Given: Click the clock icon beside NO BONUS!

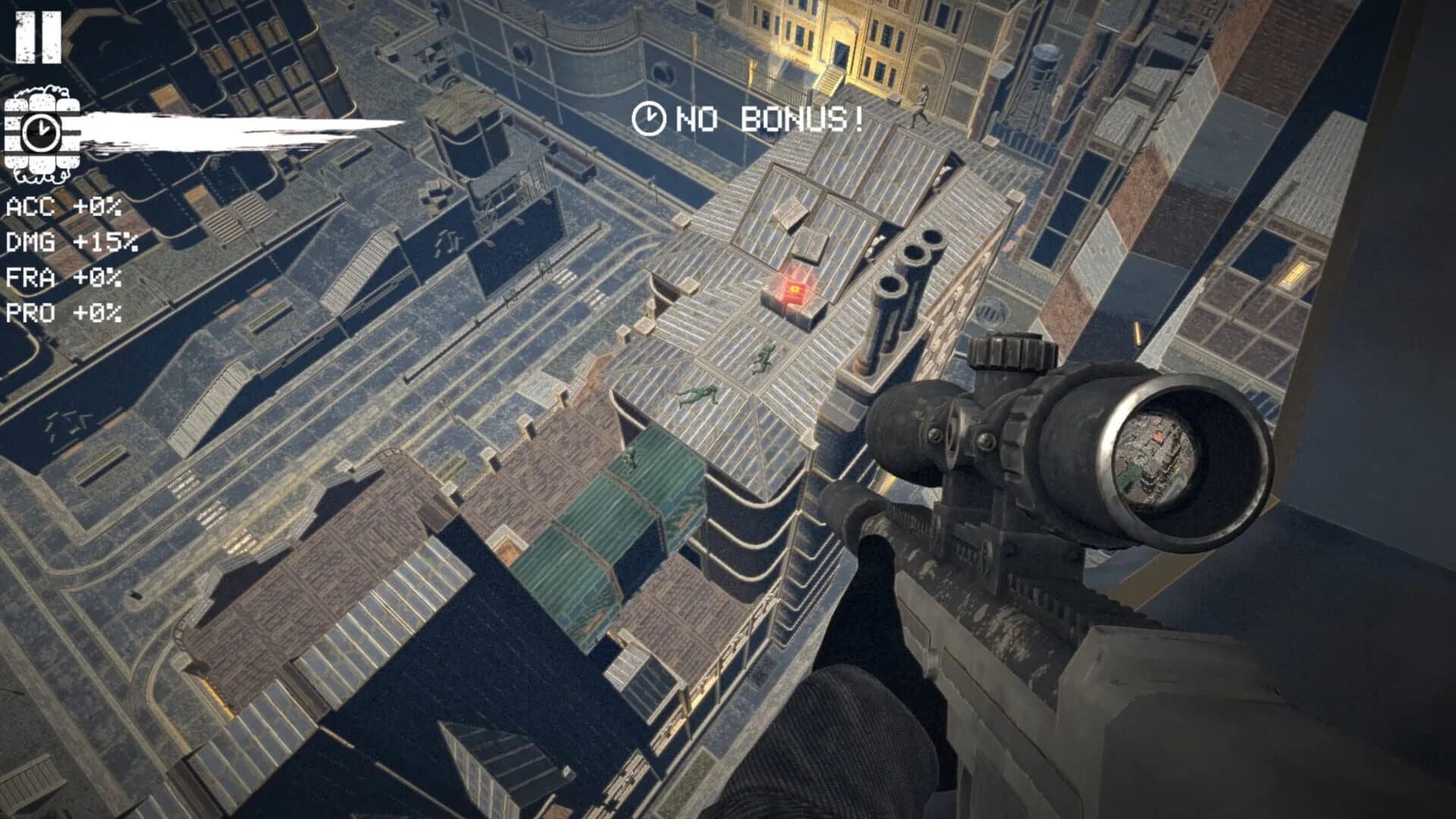Looking at the screenshot, I should click(648, 118).
